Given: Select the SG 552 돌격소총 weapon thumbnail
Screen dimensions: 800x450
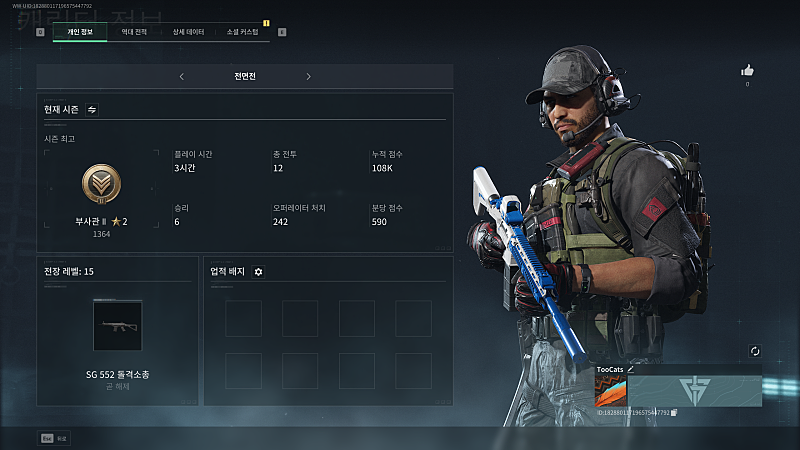Looking at the screenshot, I should tap(118, 325).
